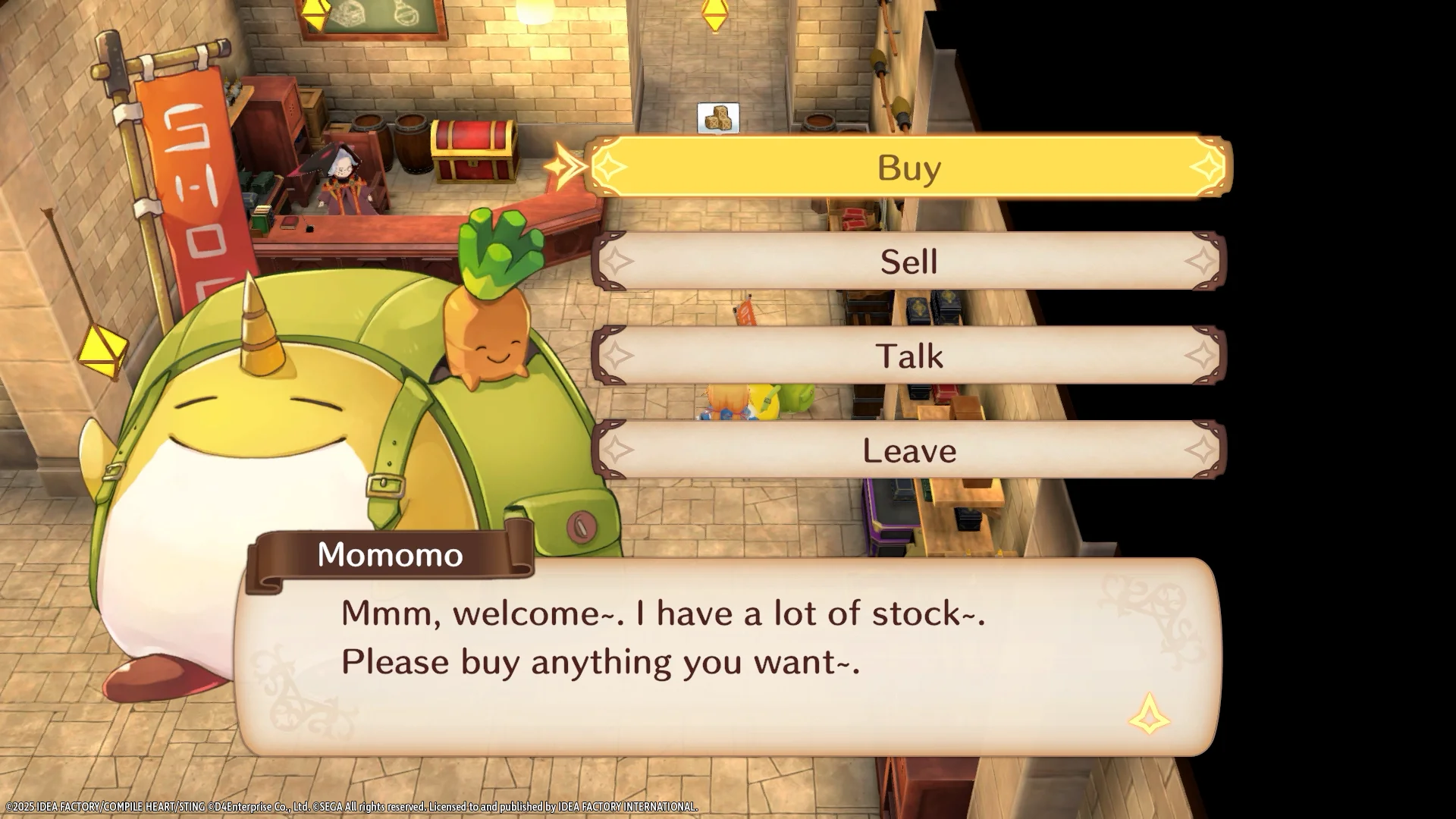Advance dialogue with the golden star indicator
1456x819 pixels.
point(1149,714)
